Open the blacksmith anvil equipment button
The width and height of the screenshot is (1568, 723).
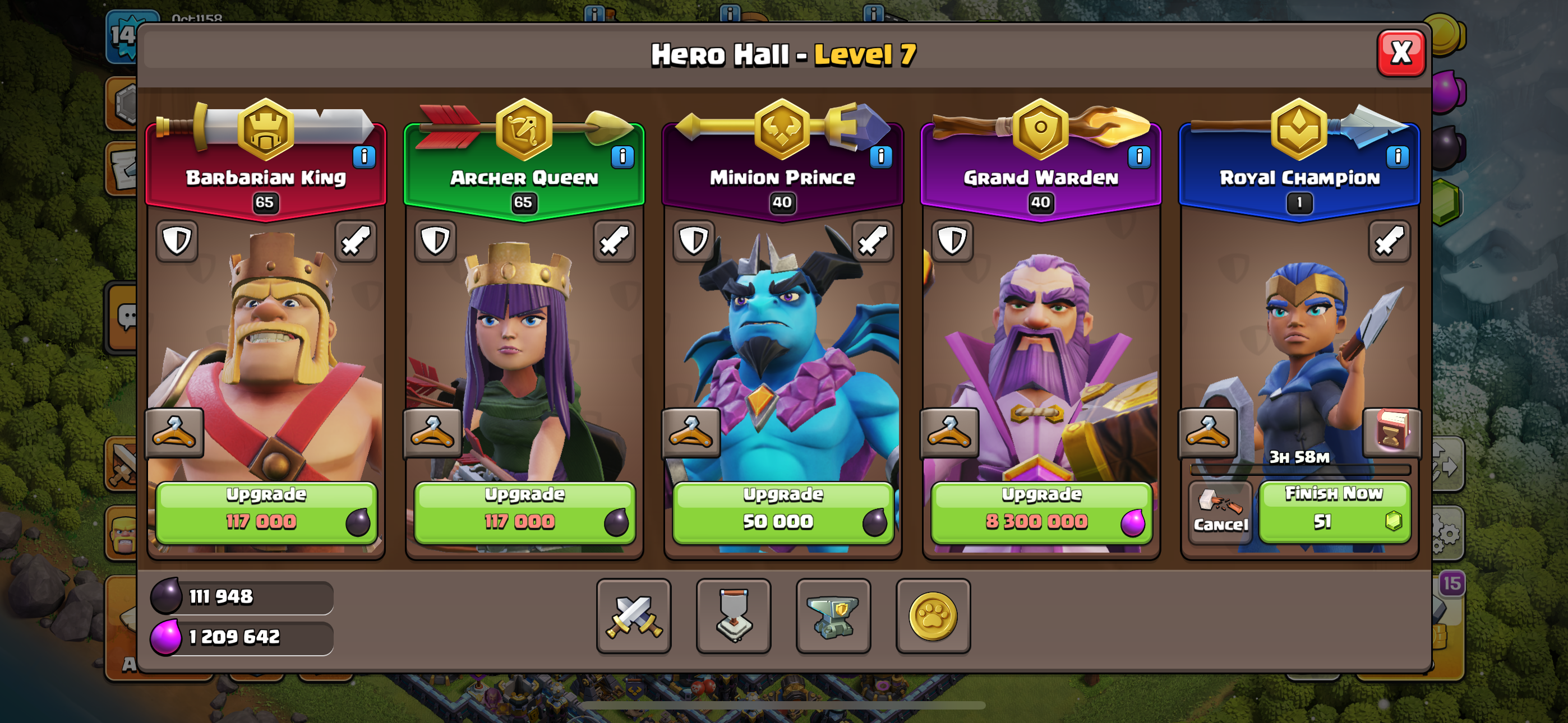pos(833,616)
